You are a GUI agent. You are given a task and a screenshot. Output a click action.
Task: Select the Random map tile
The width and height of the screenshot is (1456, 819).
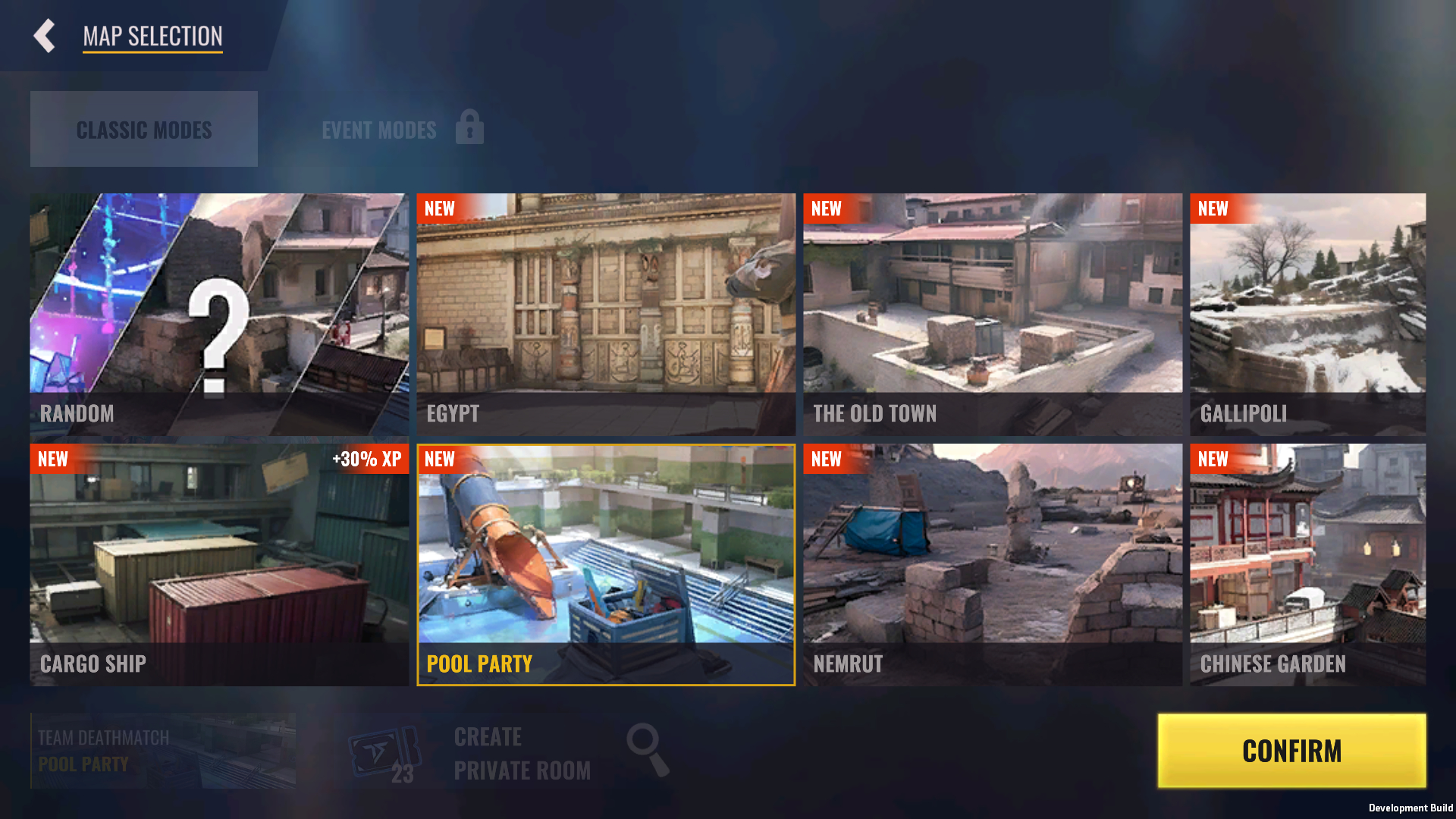219,314
